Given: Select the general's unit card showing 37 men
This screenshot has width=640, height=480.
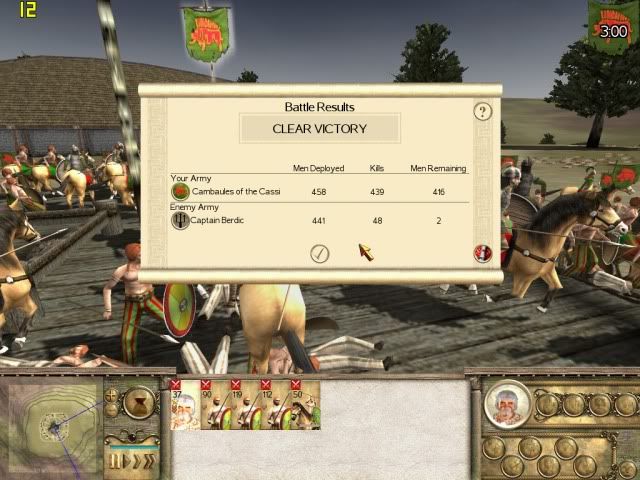Looking at the screenshot, I should coord(184,406).
